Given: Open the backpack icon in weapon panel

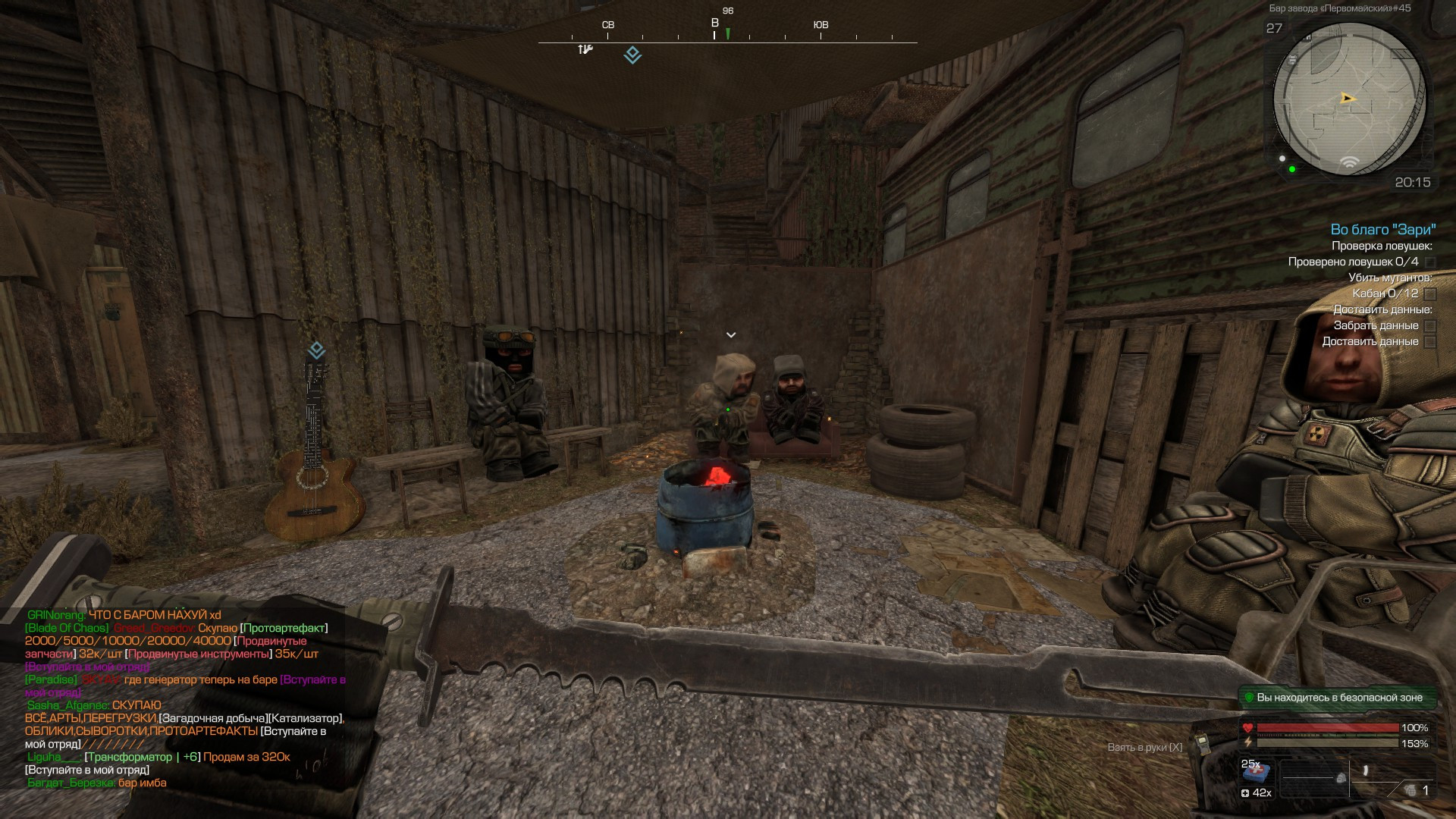Looking at the screenshot, I should pyautogui.click(x=1341, y=778).
